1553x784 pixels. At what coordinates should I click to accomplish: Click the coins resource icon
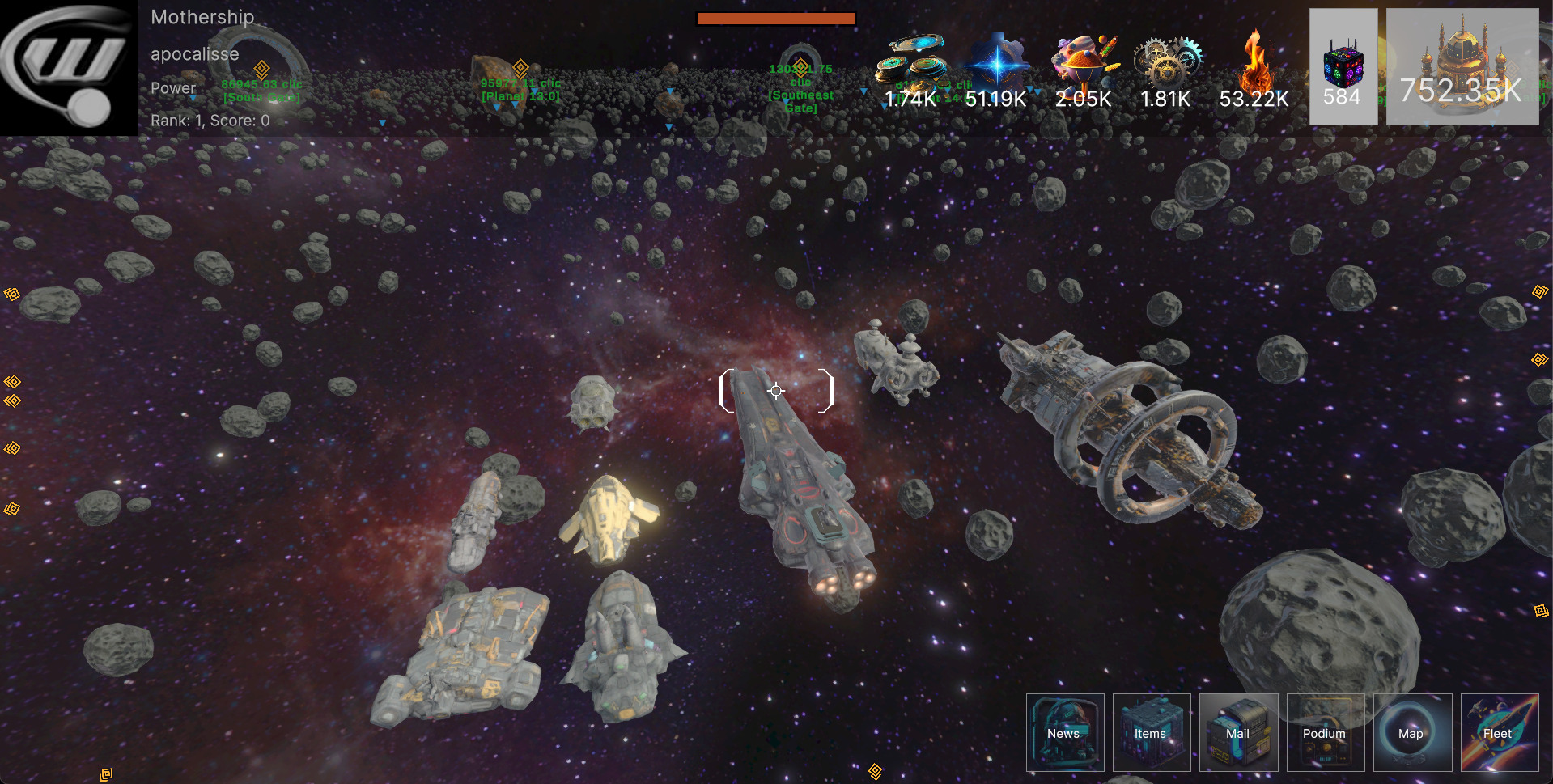(912, 61)
